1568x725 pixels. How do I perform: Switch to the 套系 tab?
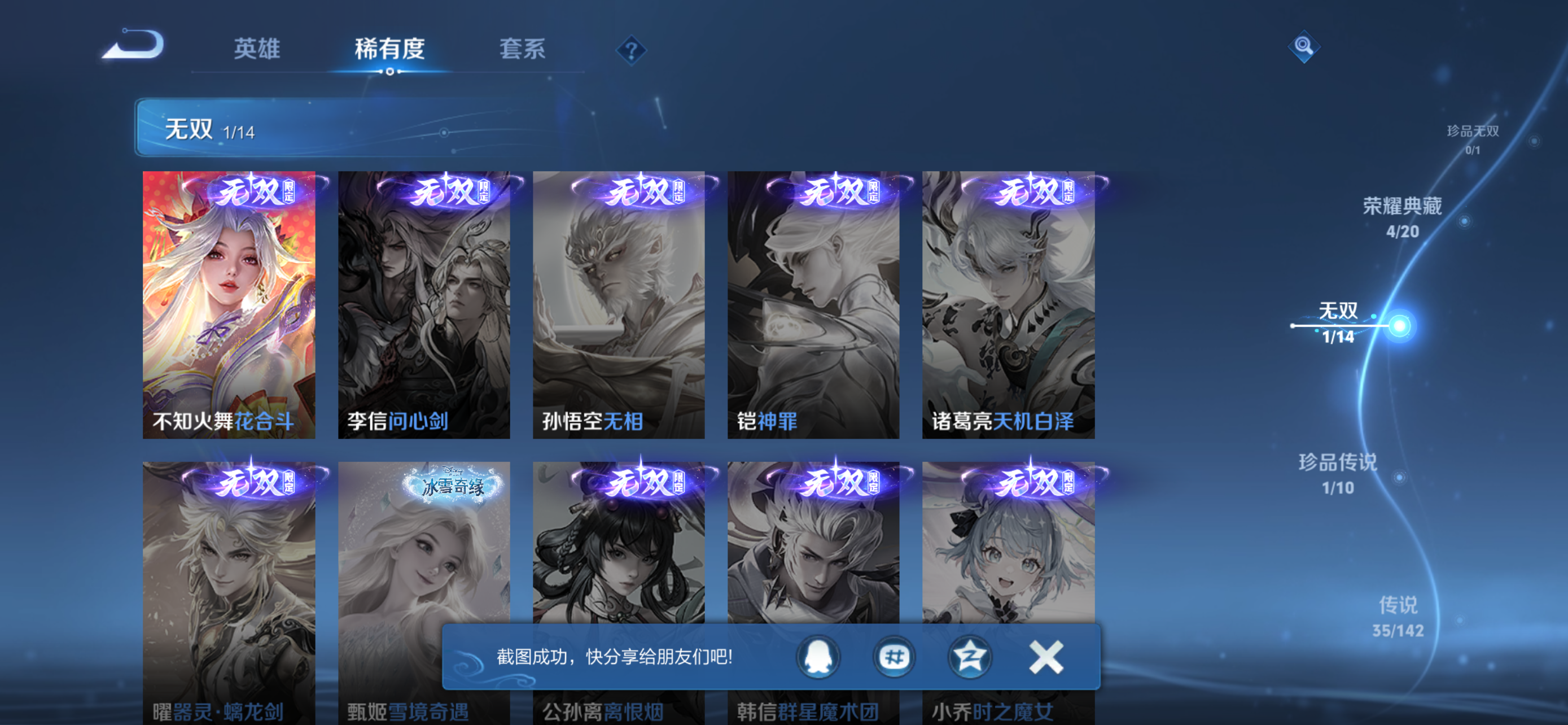coord(522,50)
